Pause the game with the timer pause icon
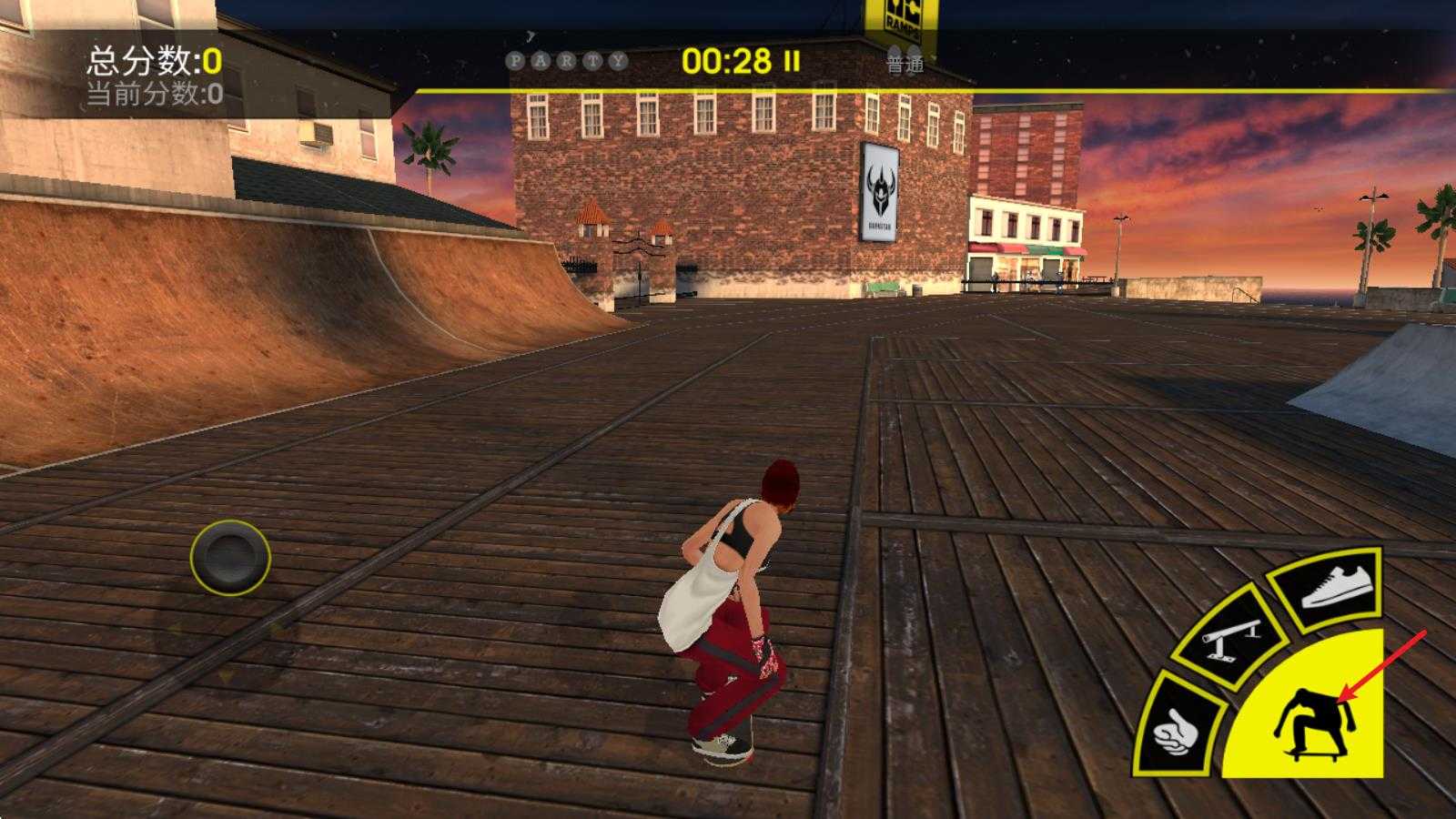The height and width of the screenshot is (819, 1456). (793, 61)
